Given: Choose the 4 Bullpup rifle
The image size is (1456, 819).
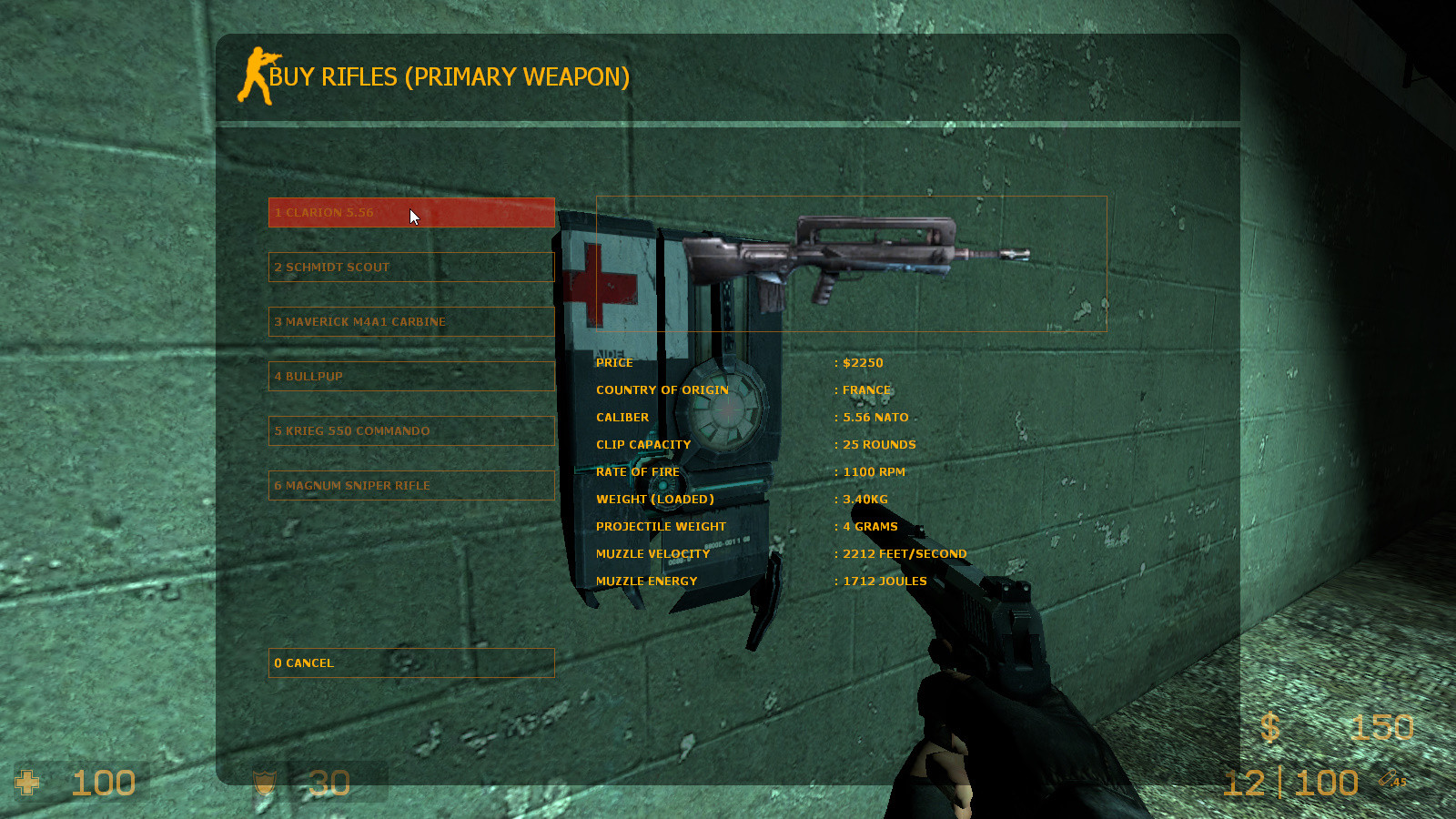Looking at the screenshot, I should (411, 376).
